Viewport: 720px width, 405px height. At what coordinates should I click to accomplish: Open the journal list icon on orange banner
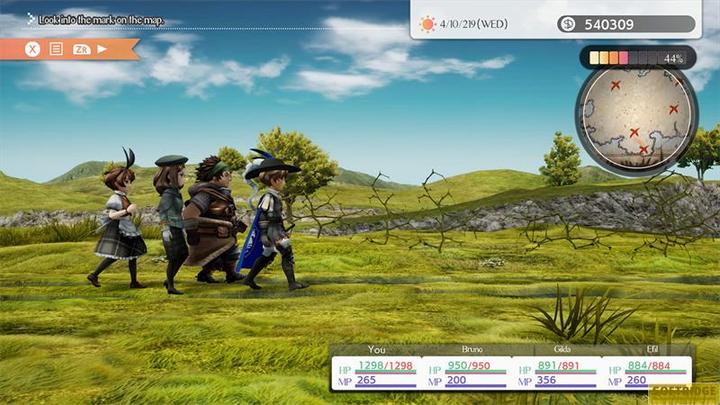56,48
